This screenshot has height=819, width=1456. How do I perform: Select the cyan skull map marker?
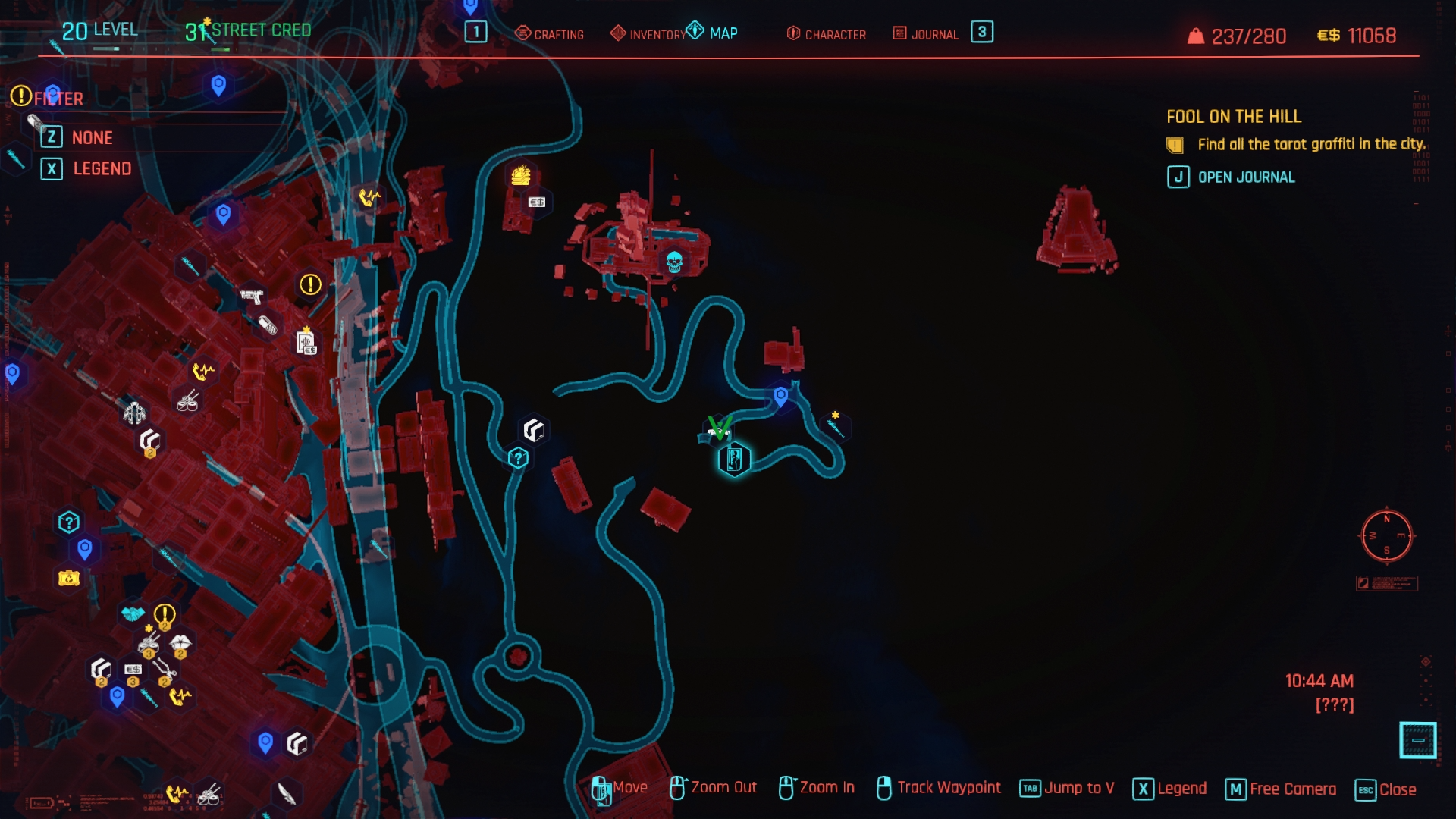pos(674,262)
